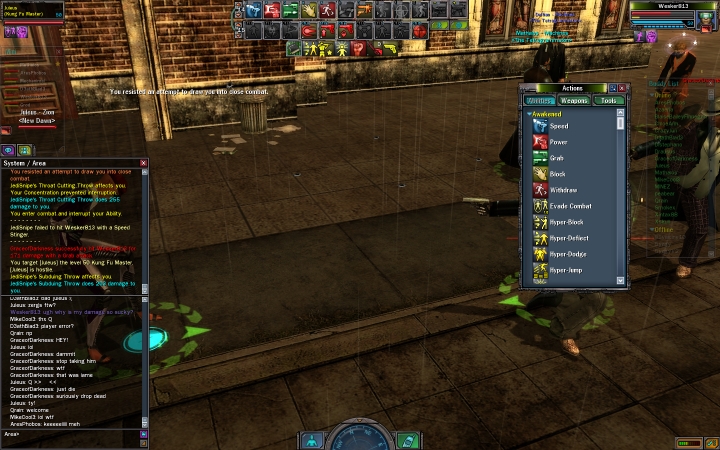Choose the Hyper-Deflect ability
This screenshot has height=450, width=720.
569,238
